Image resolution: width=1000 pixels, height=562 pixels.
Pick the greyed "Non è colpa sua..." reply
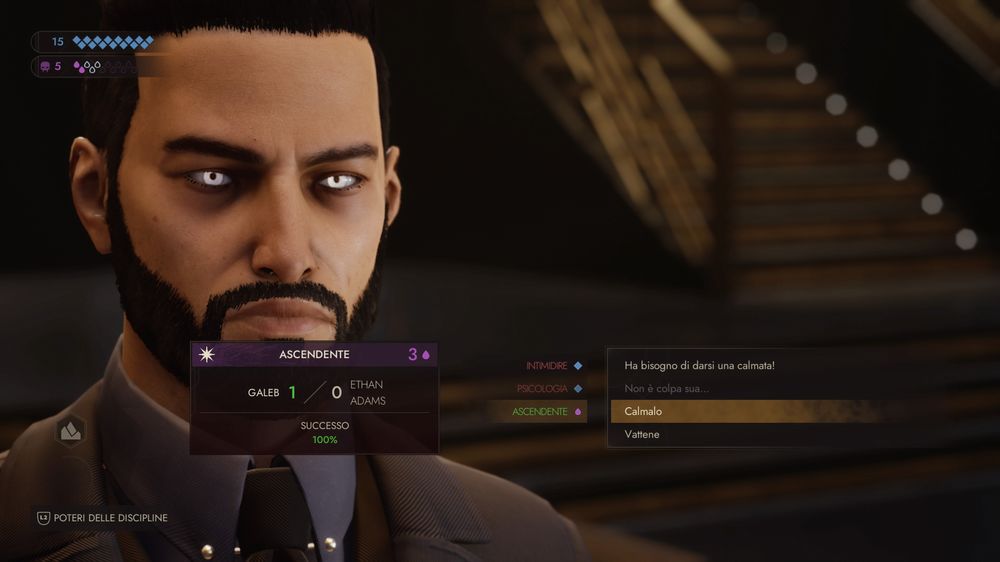pyautogui.click(x=667, y=388)
